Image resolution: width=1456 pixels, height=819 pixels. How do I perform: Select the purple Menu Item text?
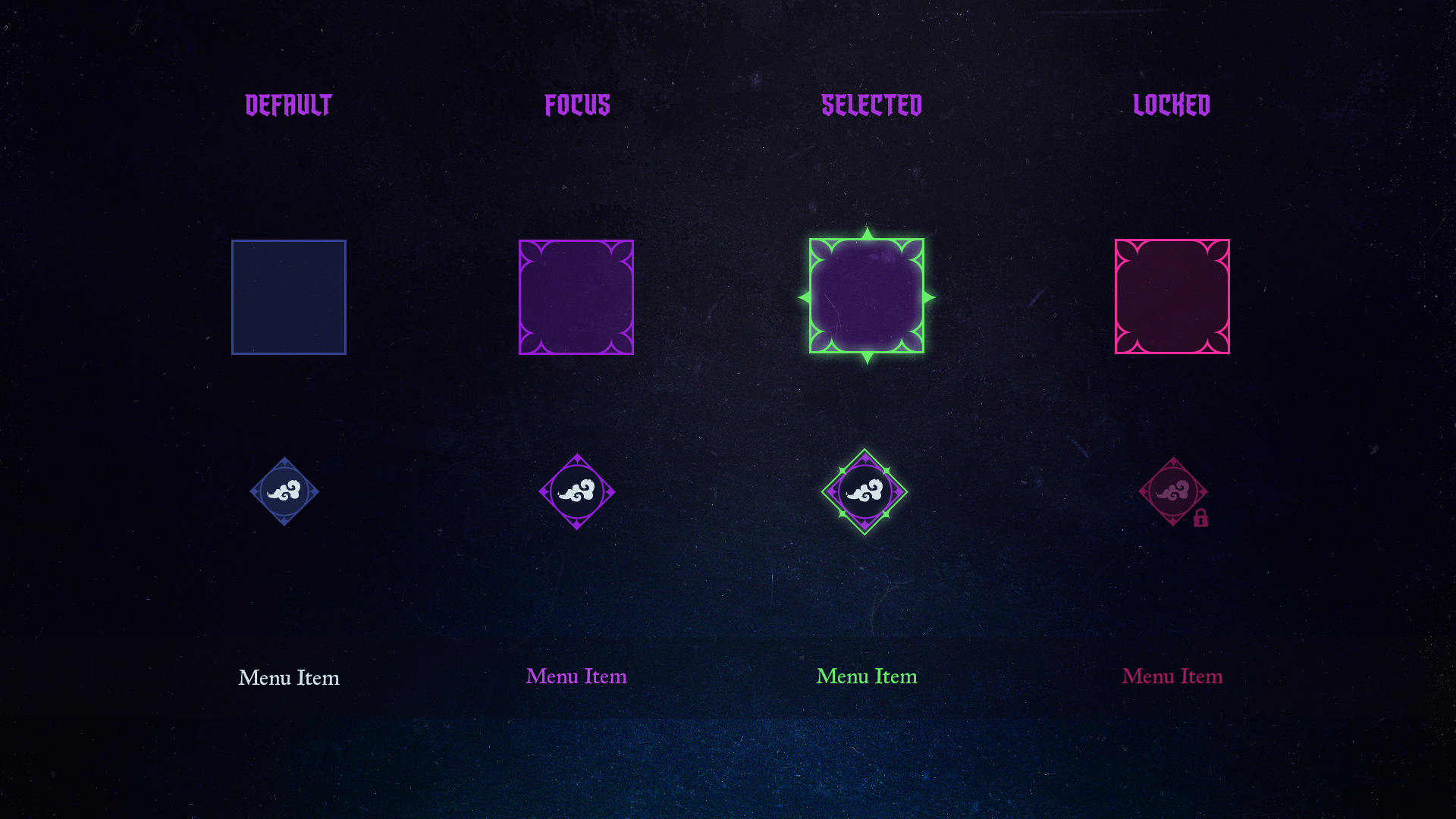click(x=576, y=676)
